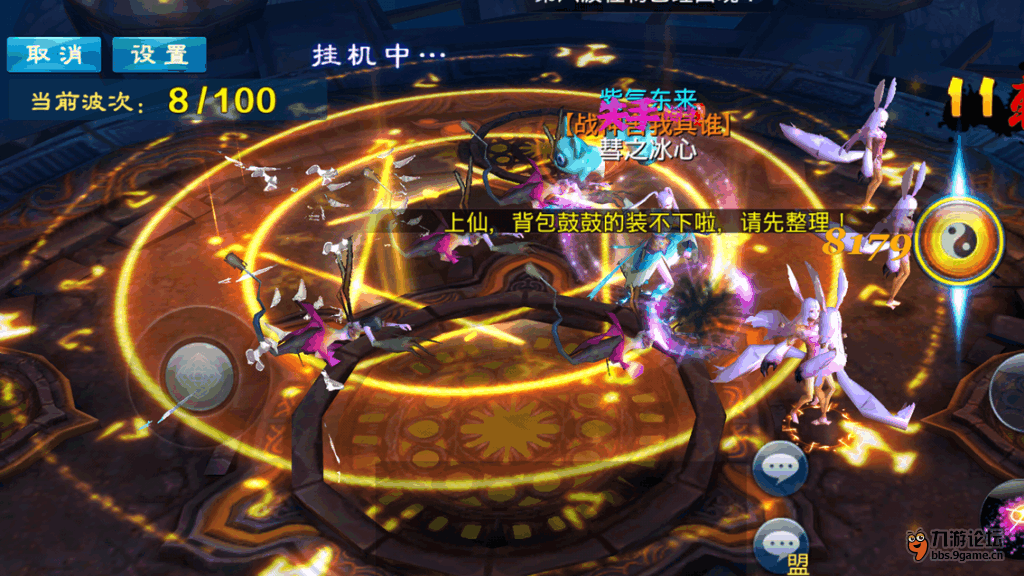Tap the virtual joystick pad
This screenshot has width=1024, height=576.
(x=199, y=376)
